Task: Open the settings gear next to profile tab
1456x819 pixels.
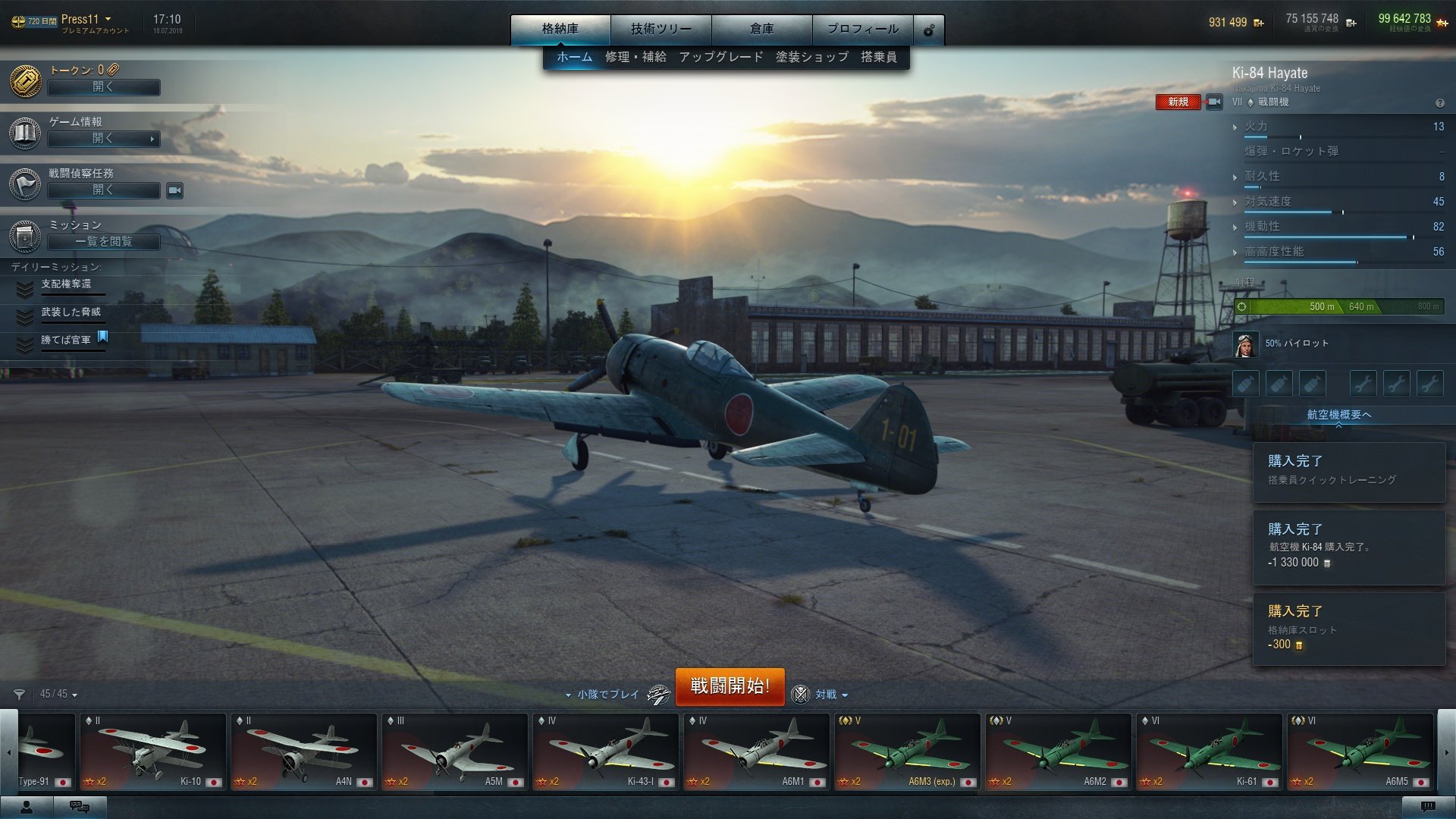Action: coord(927,30)
